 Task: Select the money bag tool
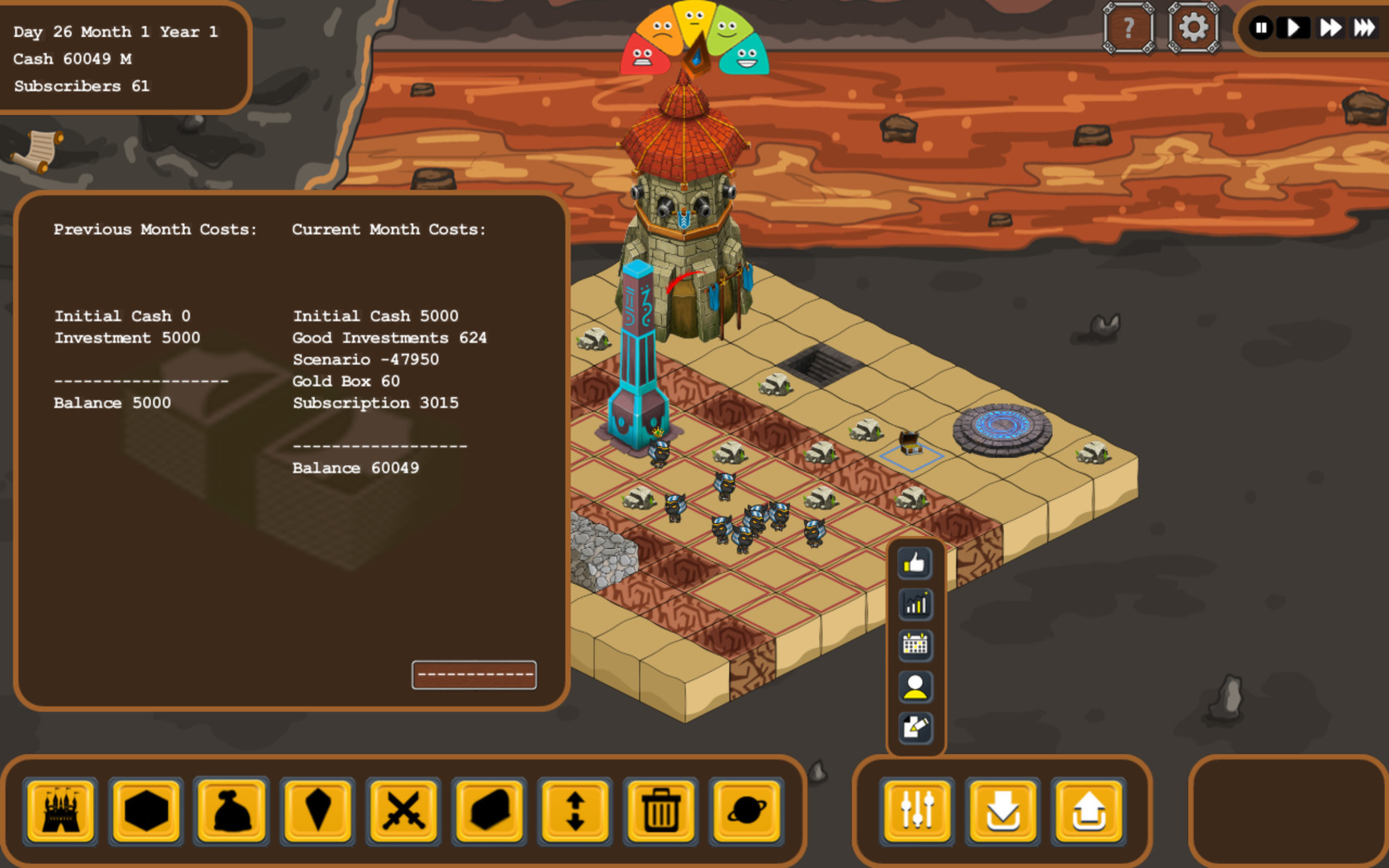(x=231, y=812)
